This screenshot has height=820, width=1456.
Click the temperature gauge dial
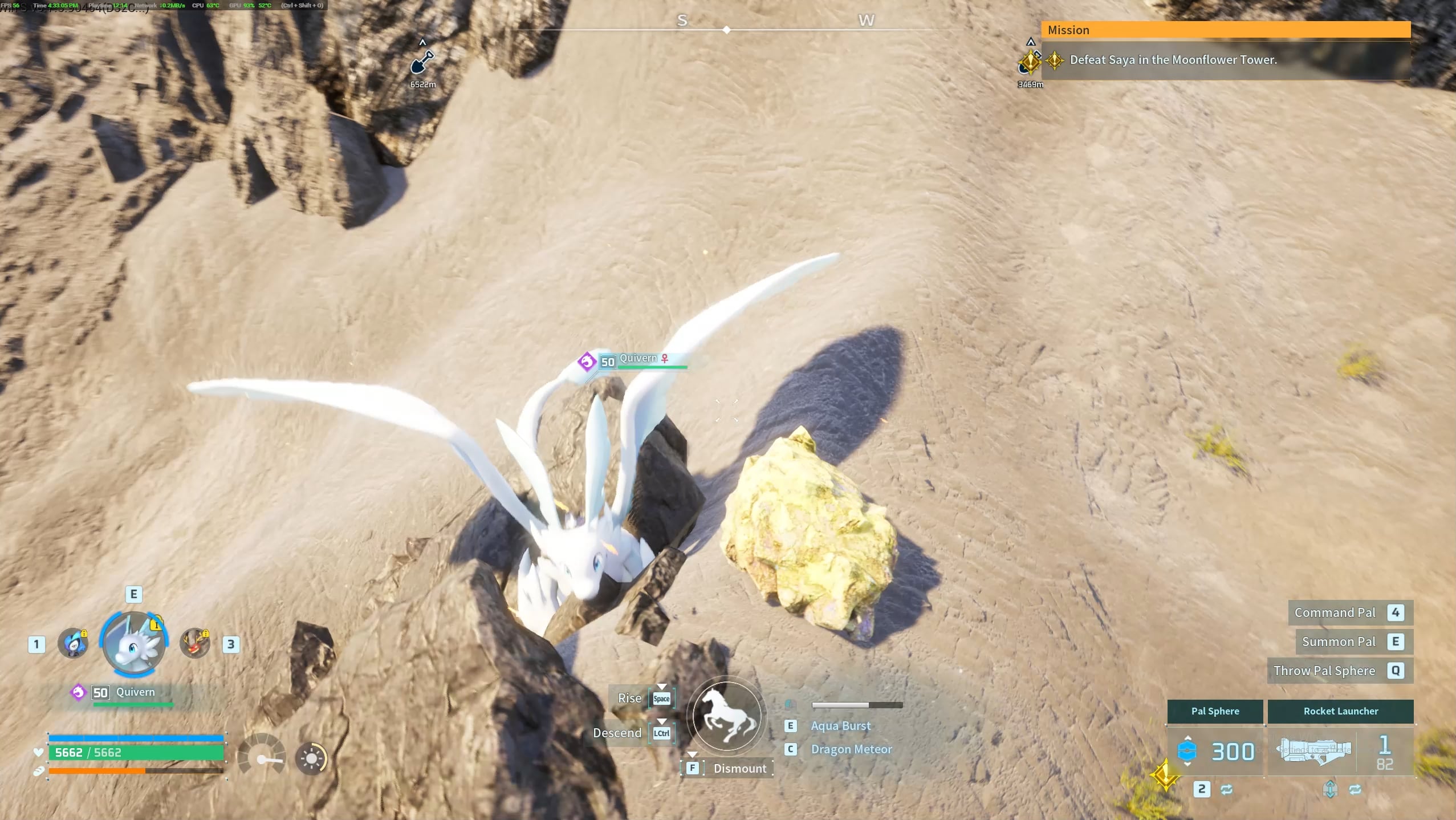point(262,755)
